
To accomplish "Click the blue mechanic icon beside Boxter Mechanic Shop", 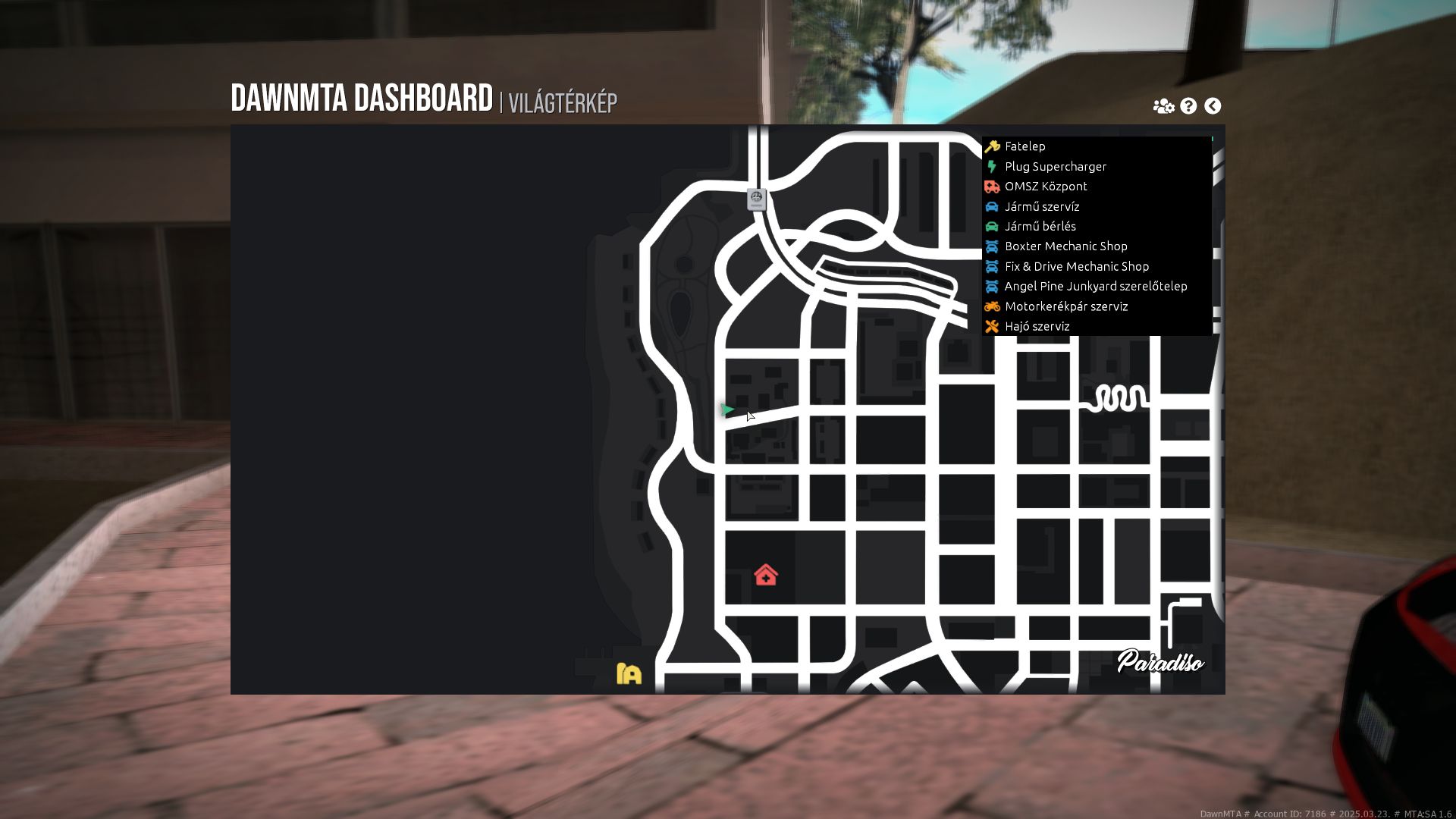I will click(993, 246).
